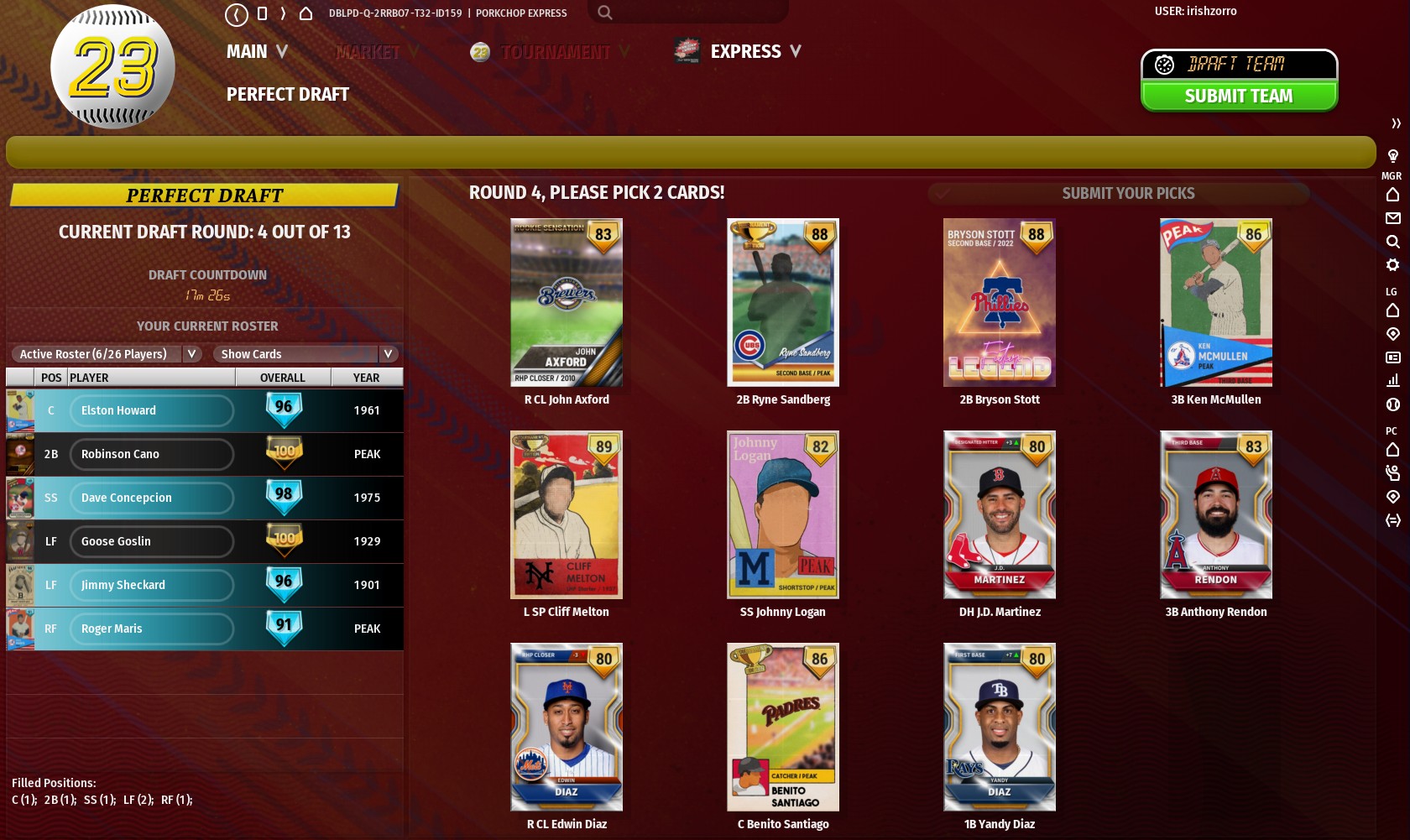Open the Active Roster dropdown
Screen dimensions: 1410x840
pyautogui.click(x=107, y=354)
